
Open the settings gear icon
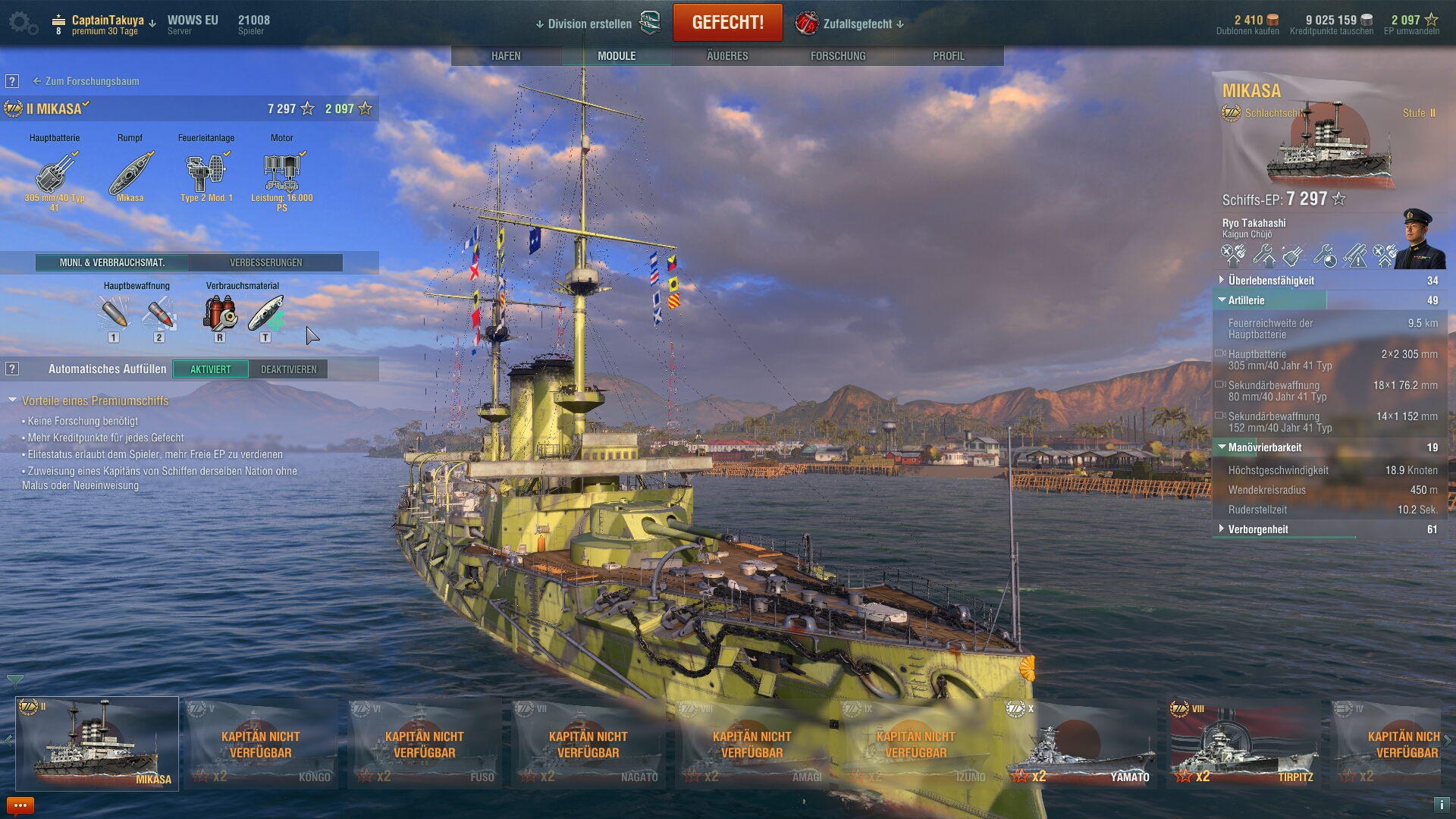[x=22, y=23]
